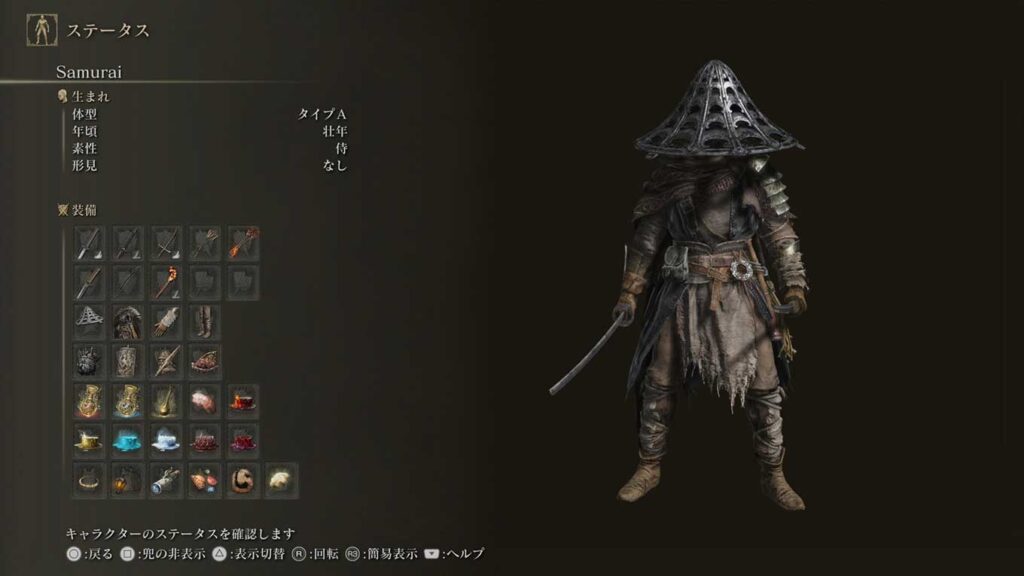This screenshot has width=1024, height=576.
Task: Select the conical straw hat helmet slot
Action: 90,321
